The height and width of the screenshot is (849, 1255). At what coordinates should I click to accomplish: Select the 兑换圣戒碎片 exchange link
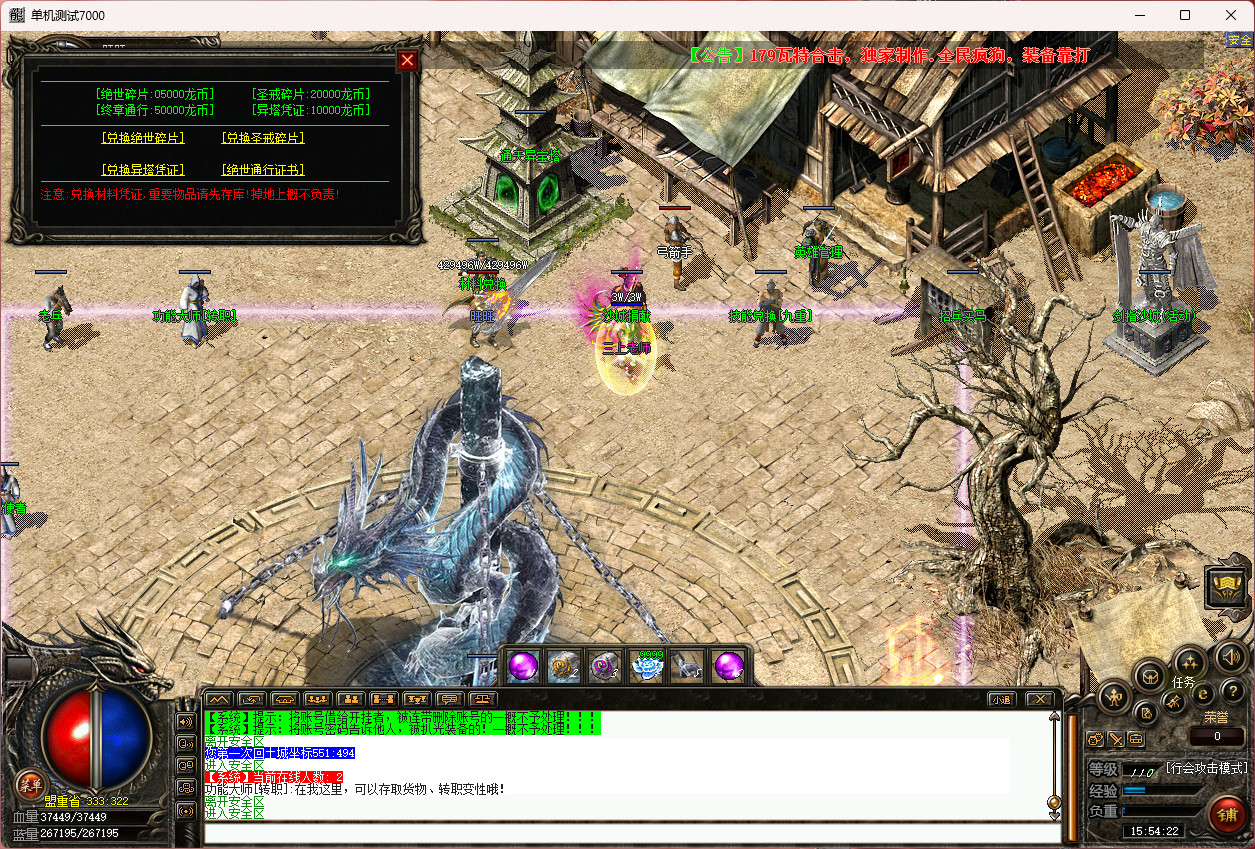point(262,138)
